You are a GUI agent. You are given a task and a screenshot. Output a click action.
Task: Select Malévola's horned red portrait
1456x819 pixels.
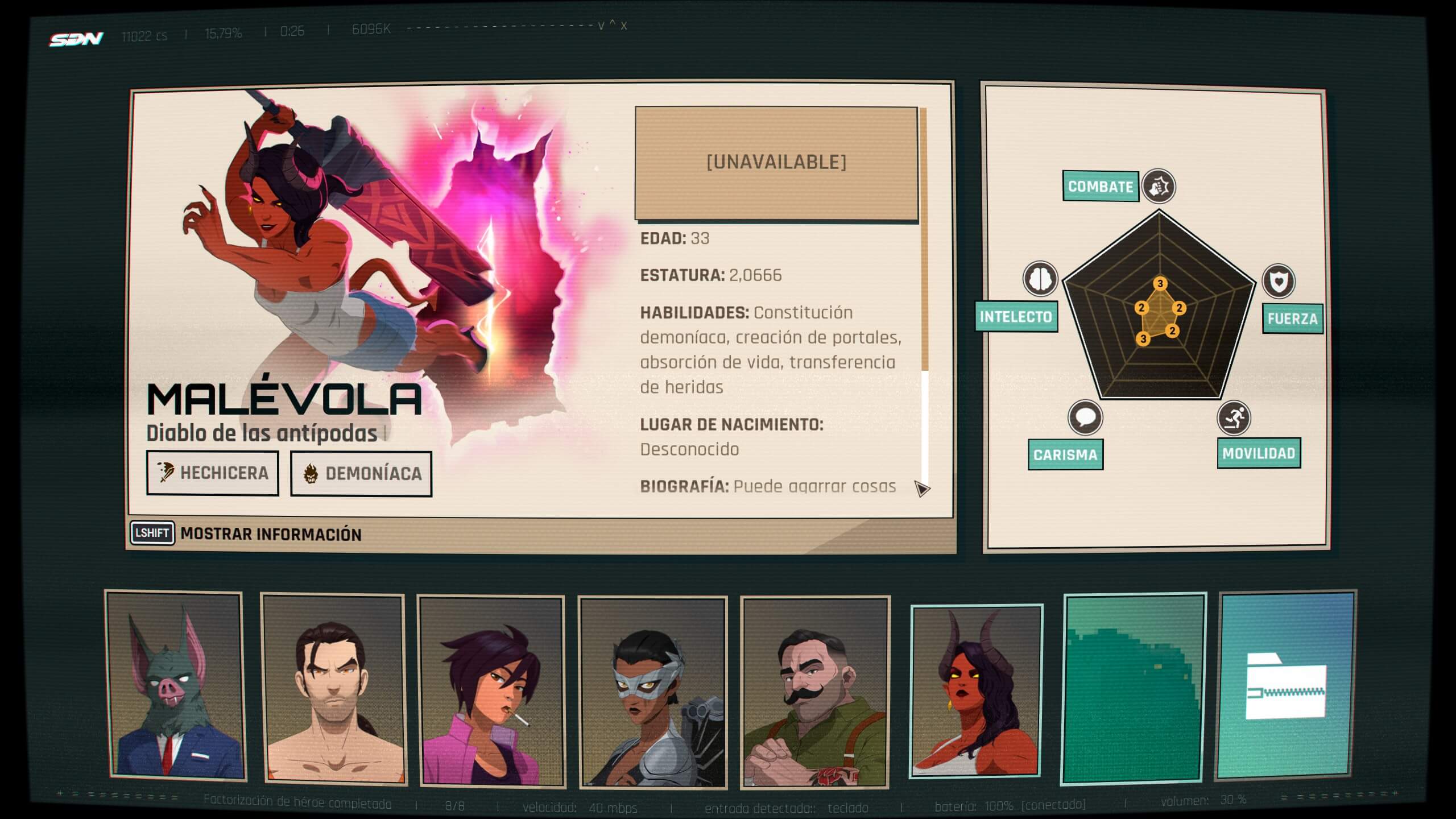pos(976,690)
